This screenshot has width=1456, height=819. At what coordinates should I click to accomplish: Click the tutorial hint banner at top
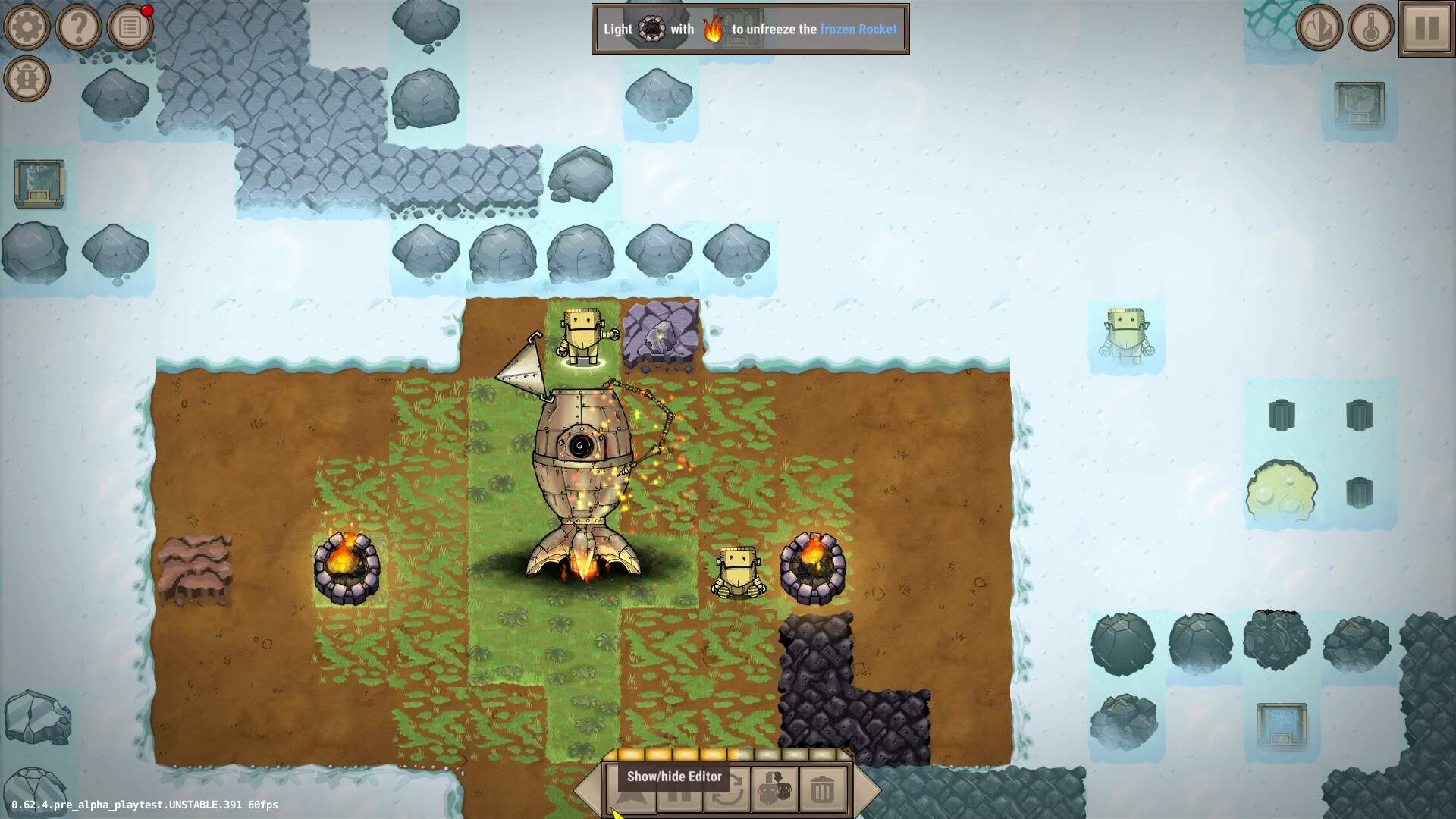(750, 30)
